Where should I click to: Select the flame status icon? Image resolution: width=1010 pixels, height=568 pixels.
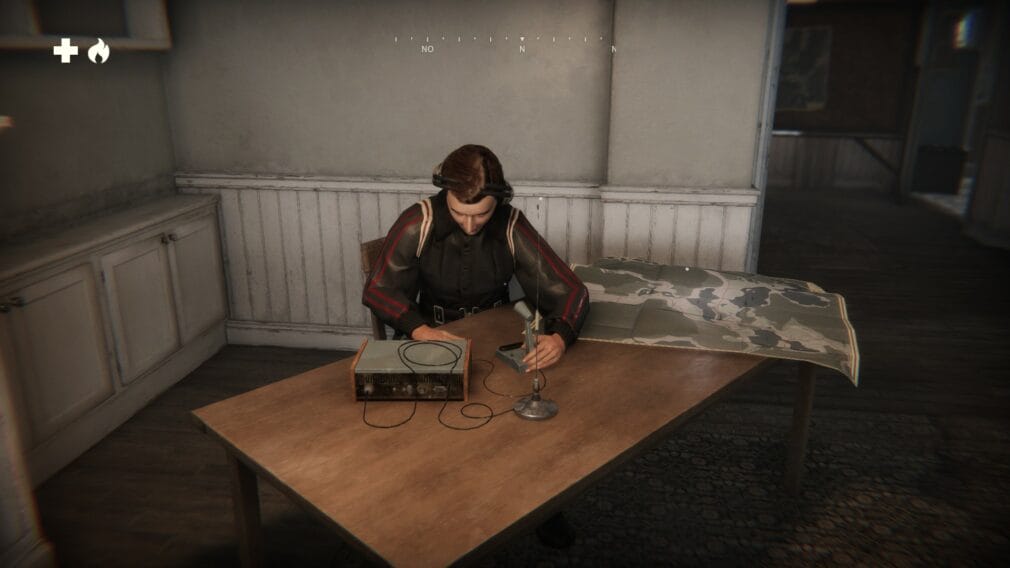[98, 51]
